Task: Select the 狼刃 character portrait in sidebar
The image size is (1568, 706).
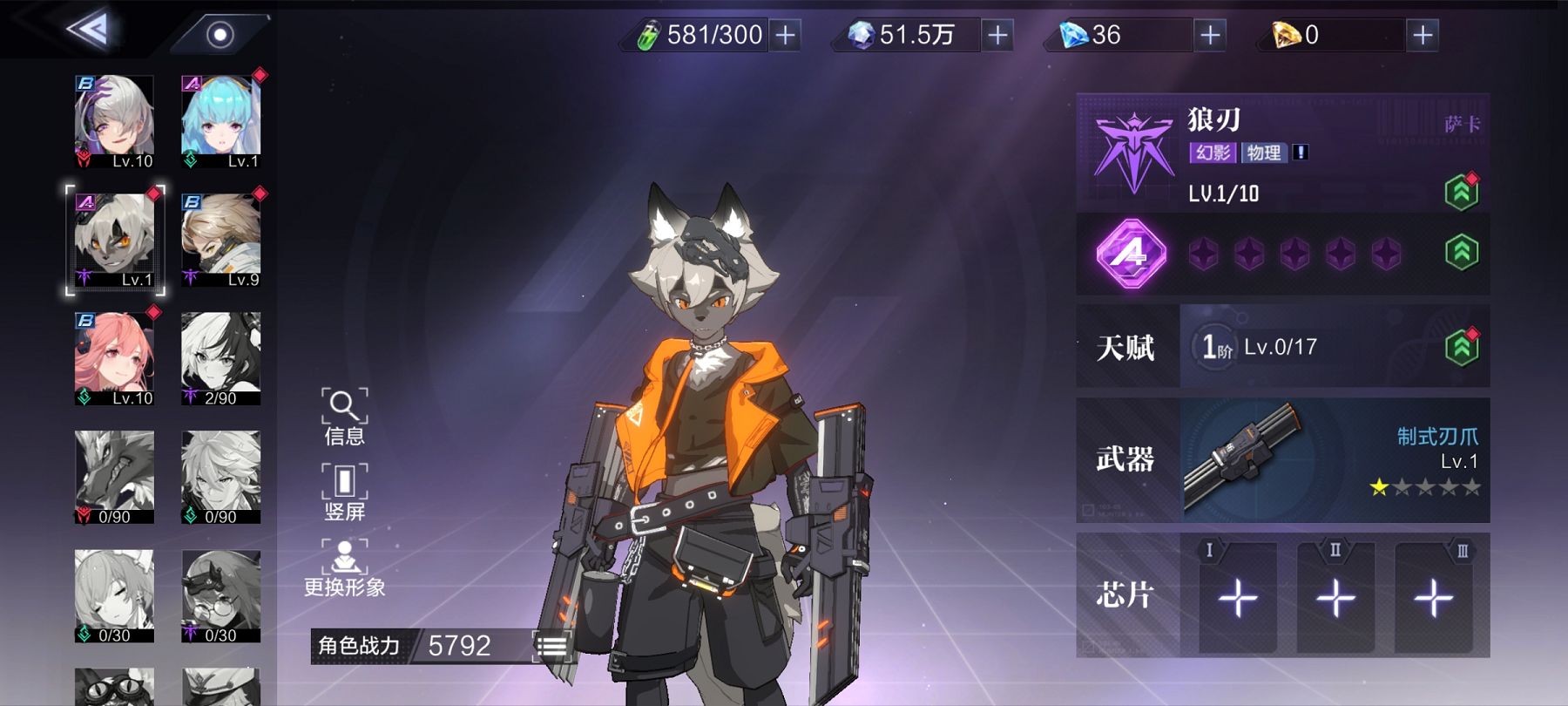Action: pyautogui.click(x=115, y=238)
